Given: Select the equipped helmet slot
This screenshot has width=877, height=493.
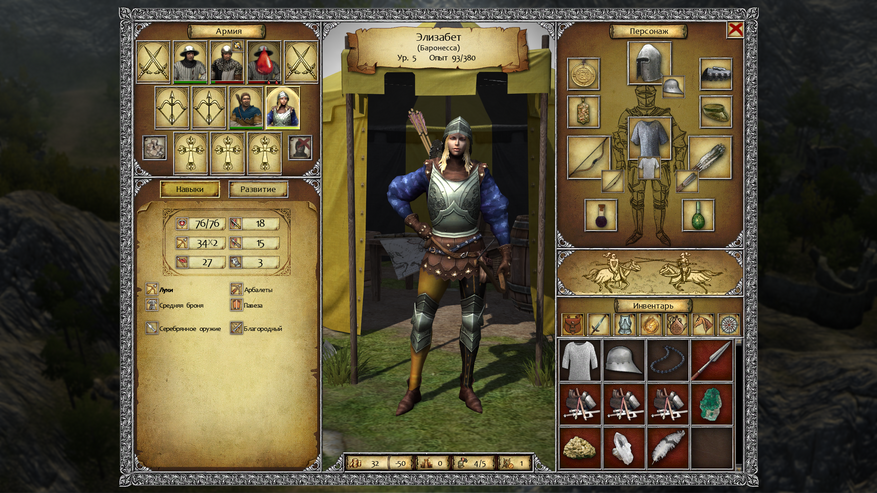Looking at the screenshot, I should 649,62.
